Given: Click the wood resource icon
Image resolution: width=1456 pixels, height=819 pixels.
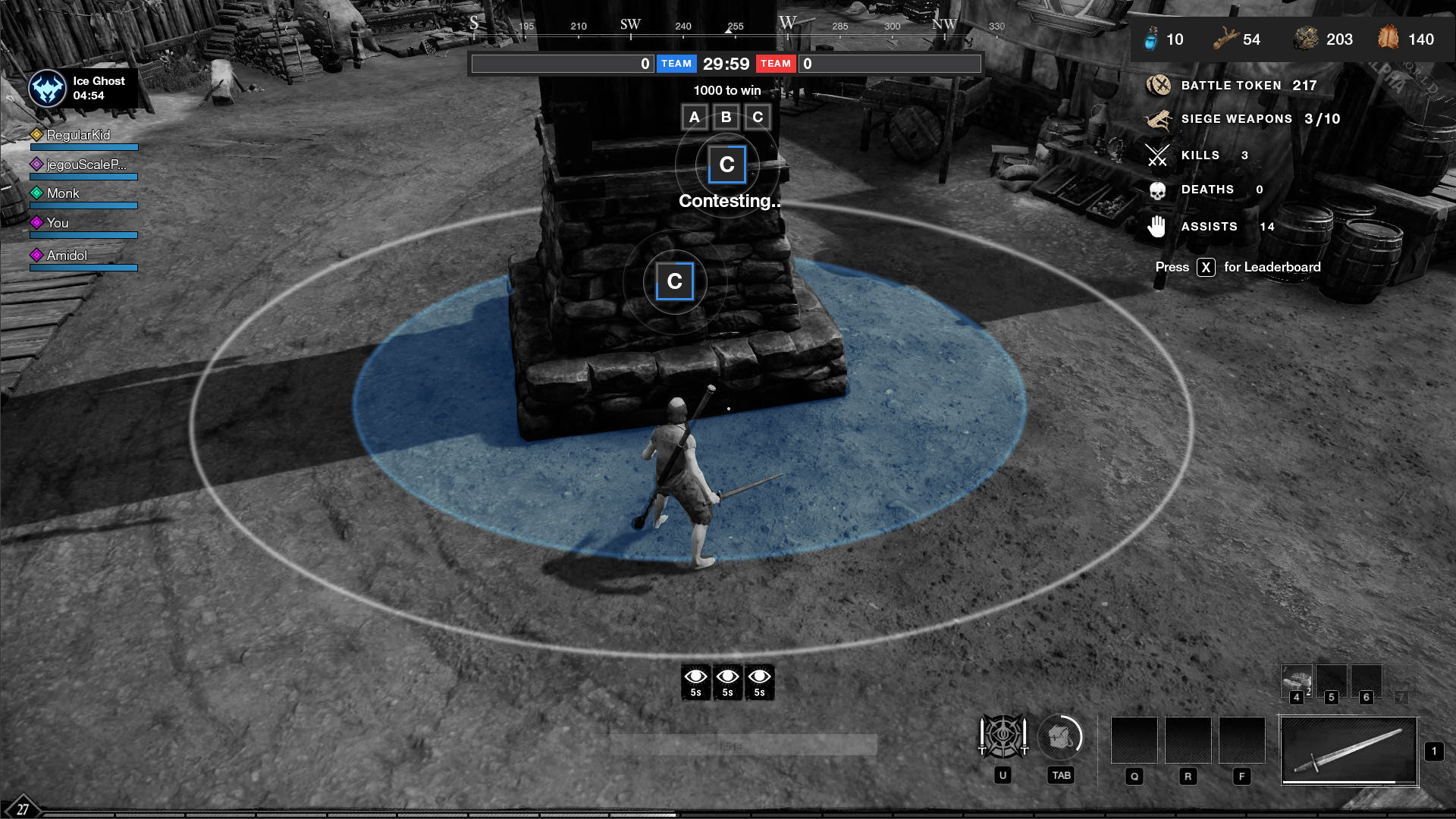Looking at the screenshot, I should tap(1225, 39).
